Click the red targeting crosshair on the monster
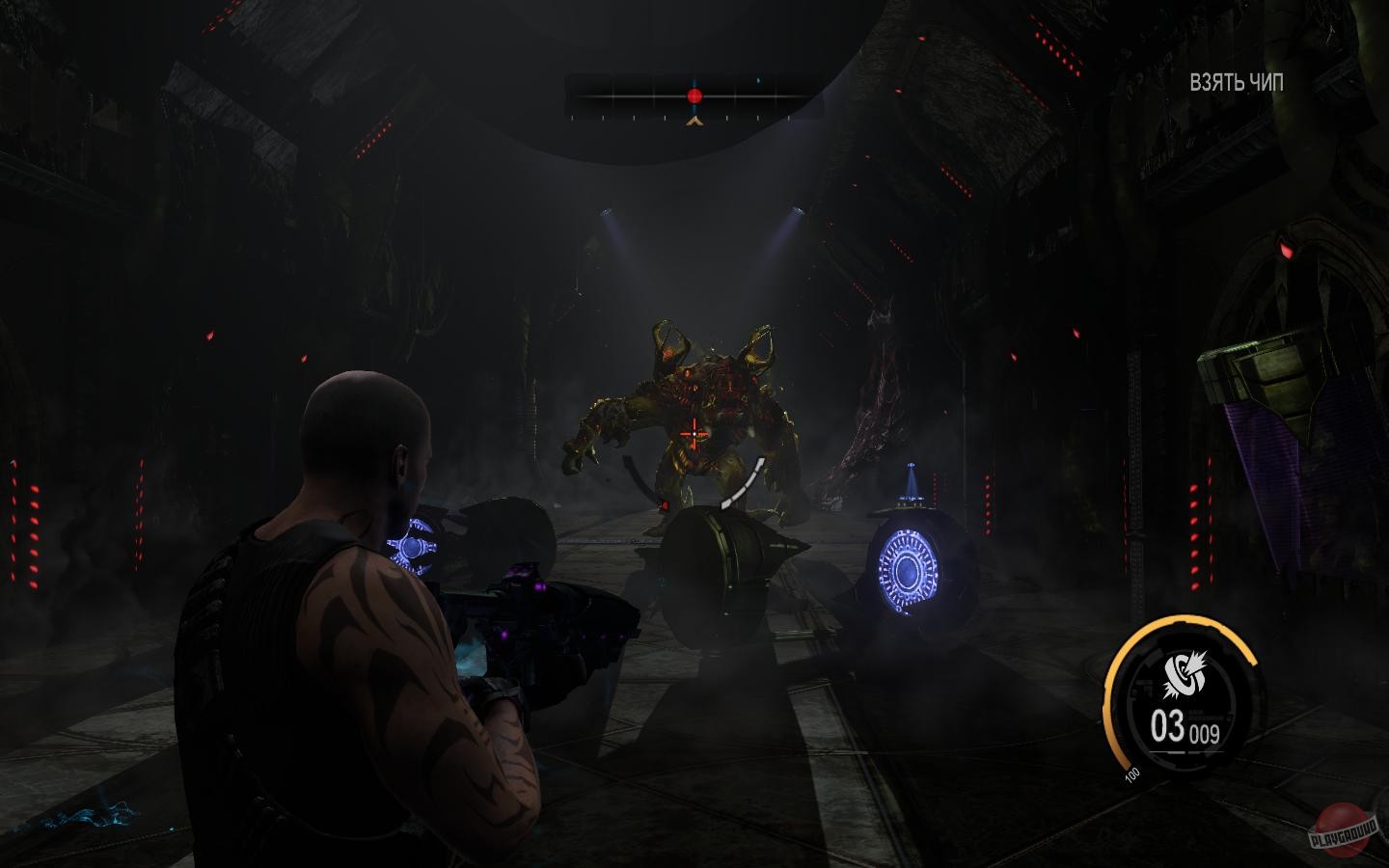 693,435
